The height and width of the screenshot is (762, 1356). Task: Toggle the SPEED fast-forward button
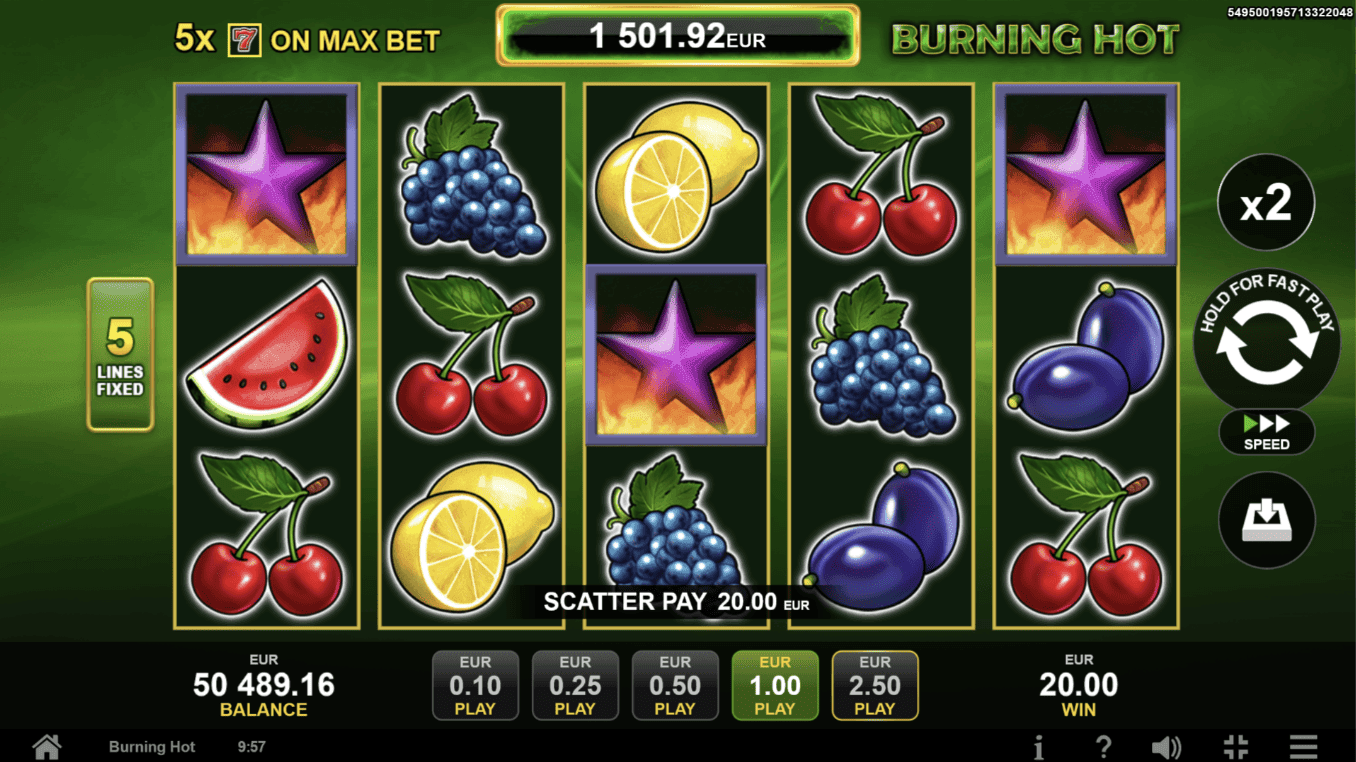pyautogui.click(x=1266, y=432)
